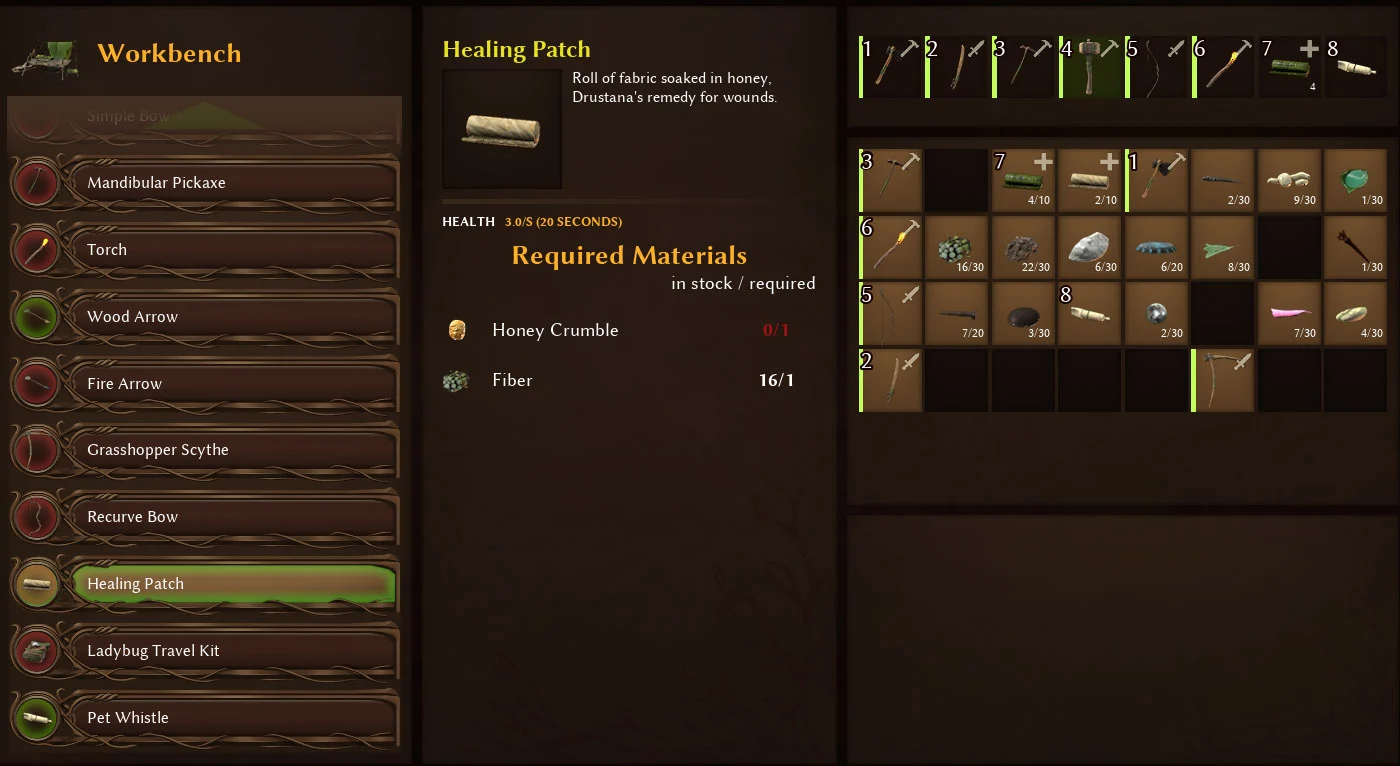Screen dimensions: 1400x766
Task: Click the Fiber stack showing 16/30
Action: click(957, 247)
